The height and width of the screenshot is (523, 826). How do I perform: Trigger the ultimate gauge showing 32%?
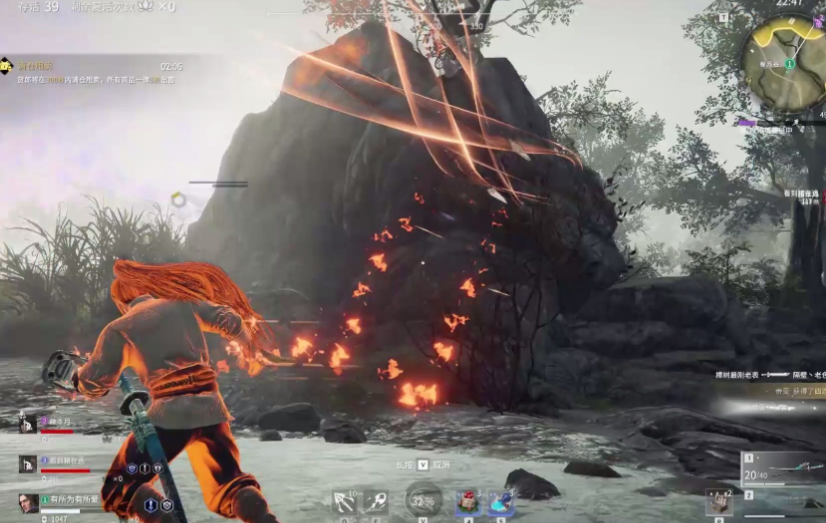(x=423, y=500)
